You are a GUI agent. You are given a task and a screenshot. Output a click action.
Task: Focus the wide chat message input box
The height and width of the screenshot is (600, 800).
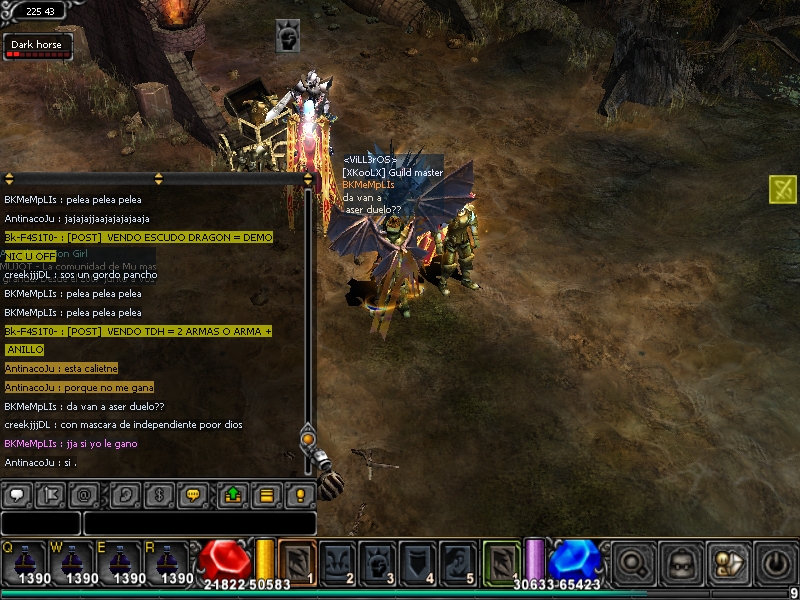pos(200,523)
